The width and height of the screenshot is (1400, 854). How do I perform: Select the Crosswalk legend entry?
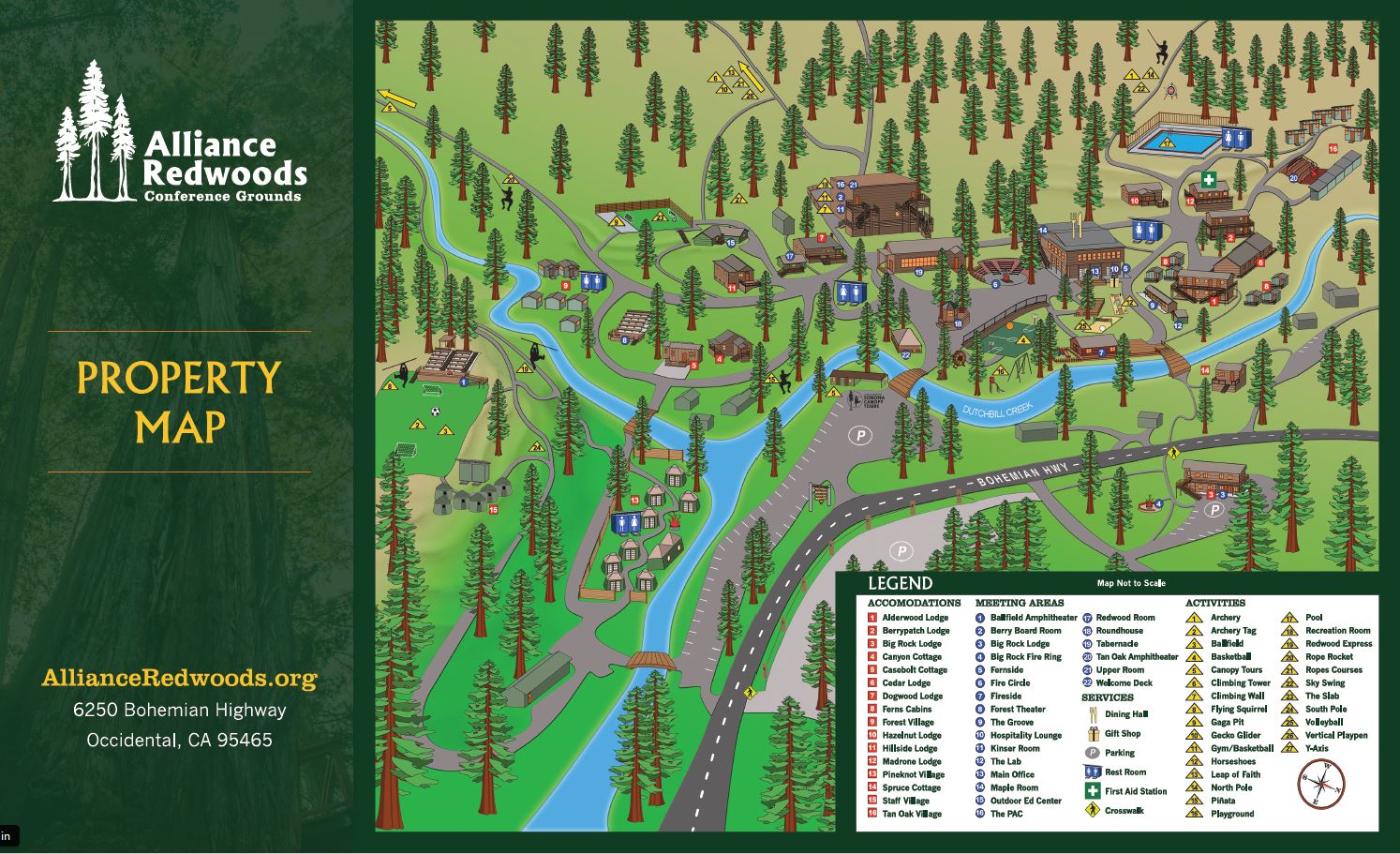click(x=1124, y=811)
